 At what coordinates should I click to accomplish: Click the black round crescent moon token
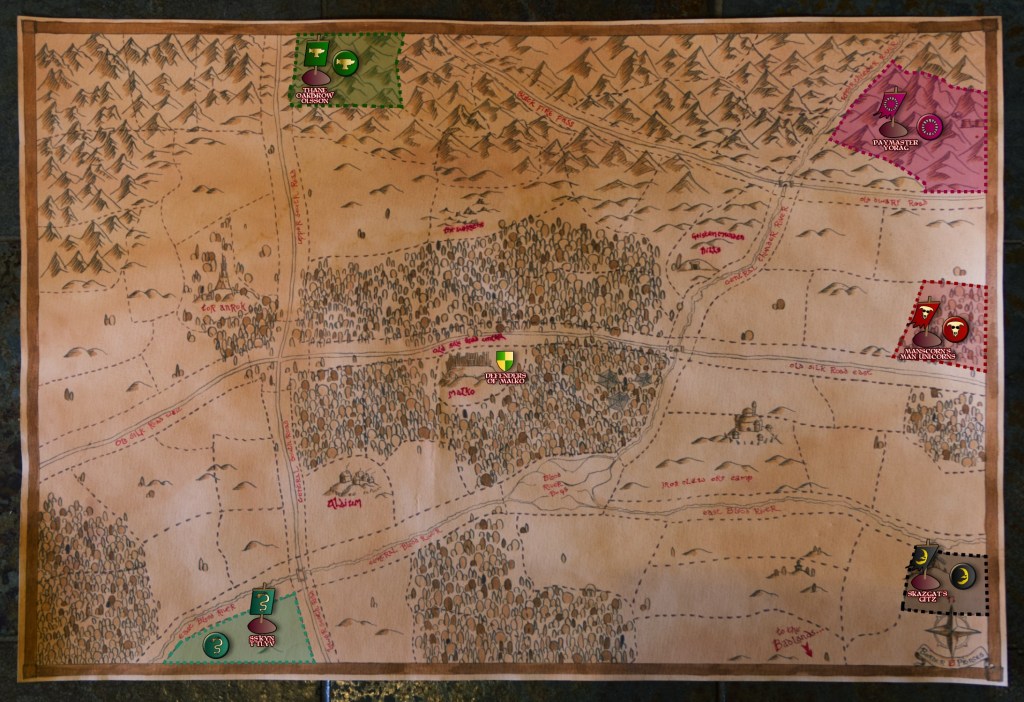(x=962, y=574)
